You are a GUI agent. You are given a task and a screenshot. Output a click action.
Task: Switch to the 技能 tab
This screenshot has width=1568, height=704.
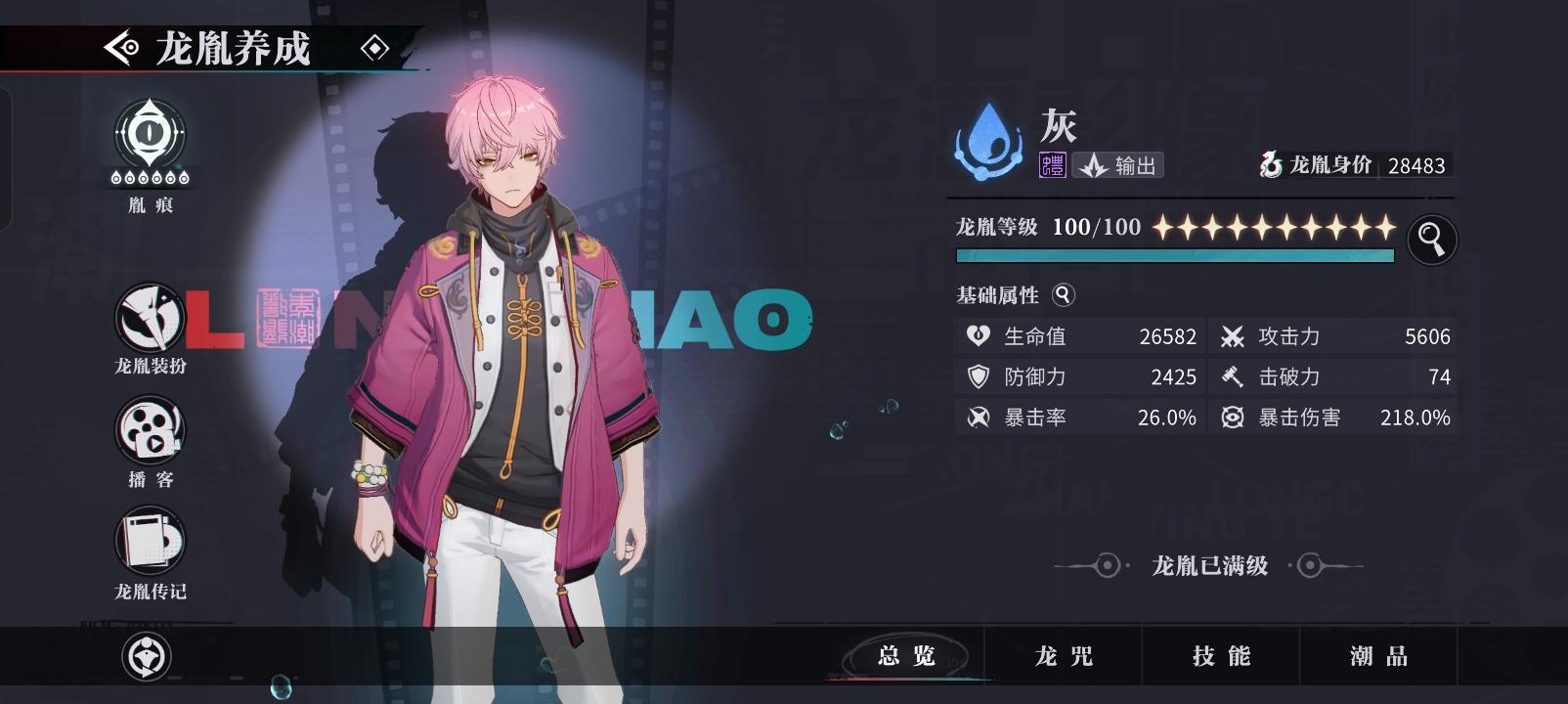[x=1217, y=657]
